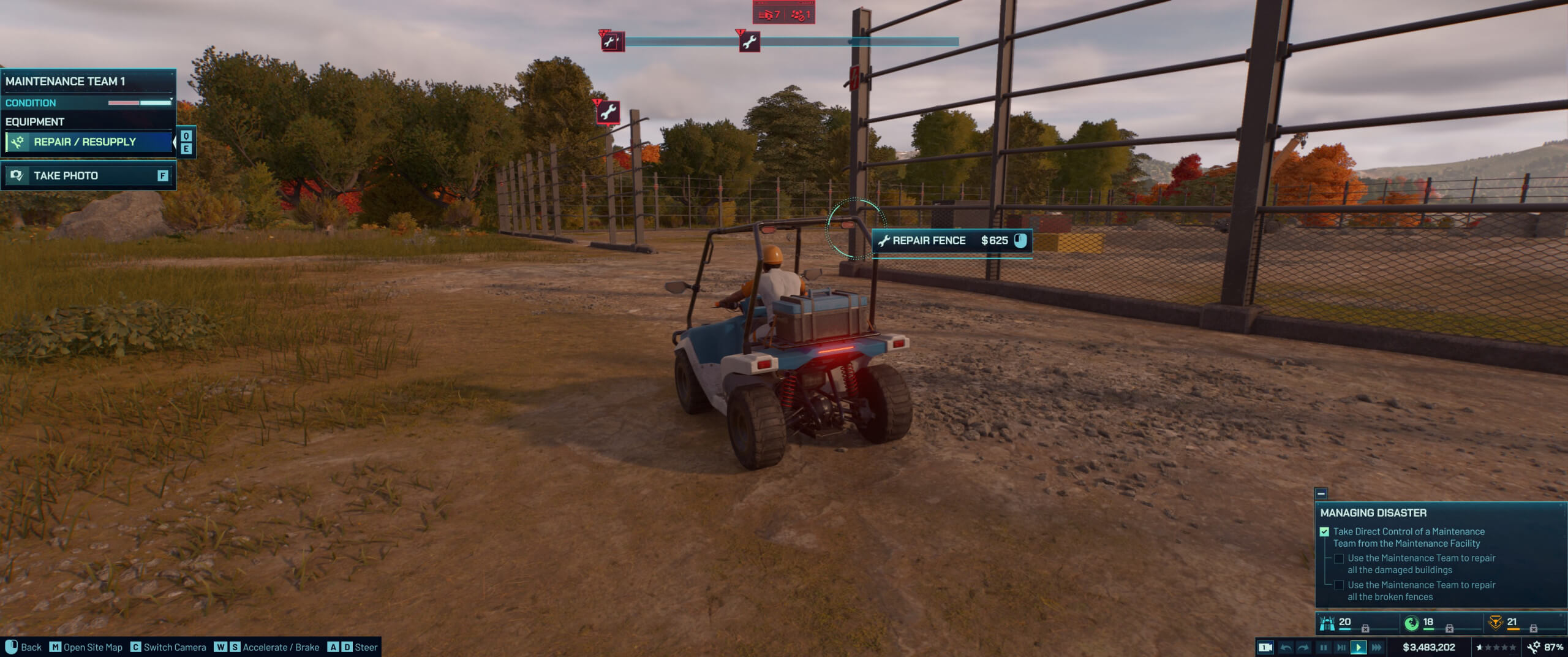Viewport: 1568px width, 657px height.
Task: Expand the Condition details triangle
Action: 173,98
